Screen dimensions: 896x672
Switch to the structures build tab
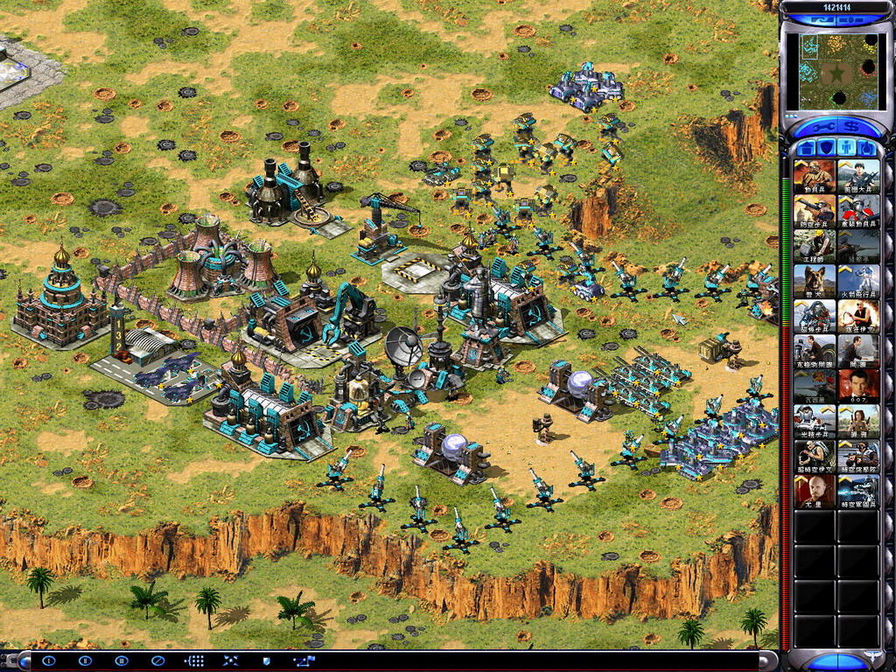(x=804, y=148)
